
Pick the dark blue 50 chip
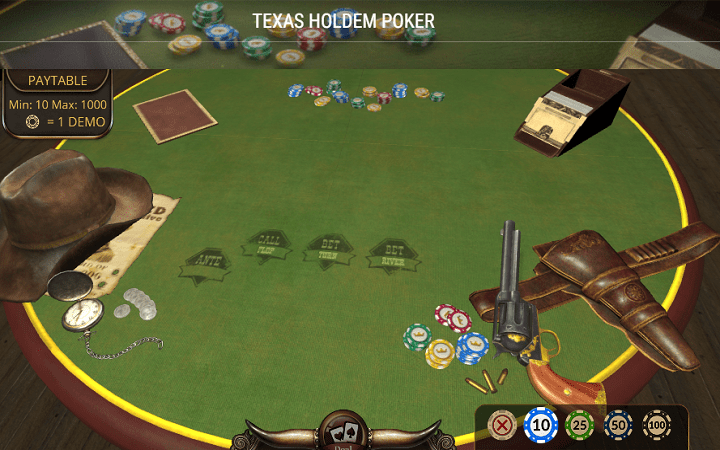(618, 425)
